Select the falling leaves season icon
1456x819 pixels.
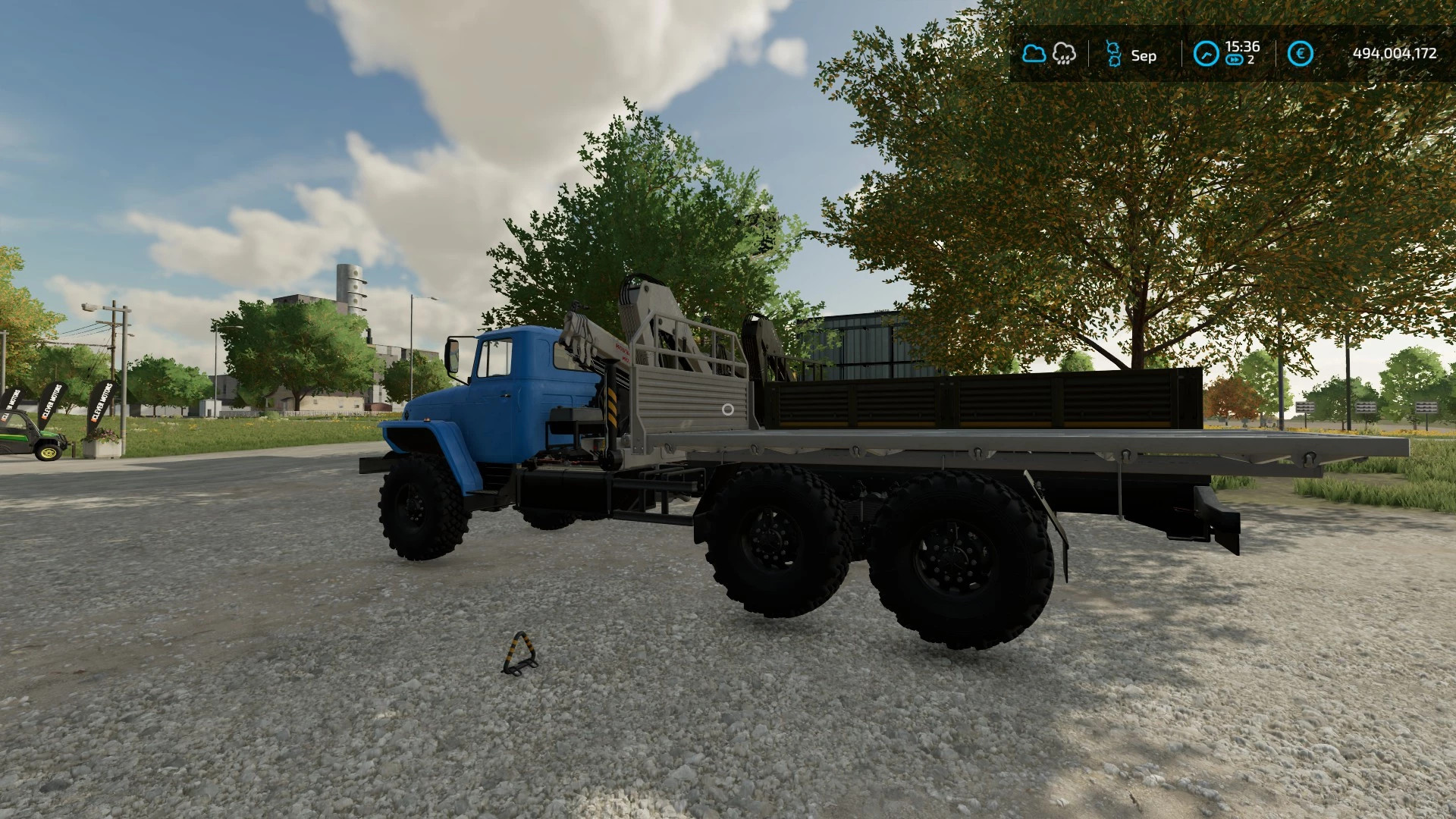click(1112, 55)
